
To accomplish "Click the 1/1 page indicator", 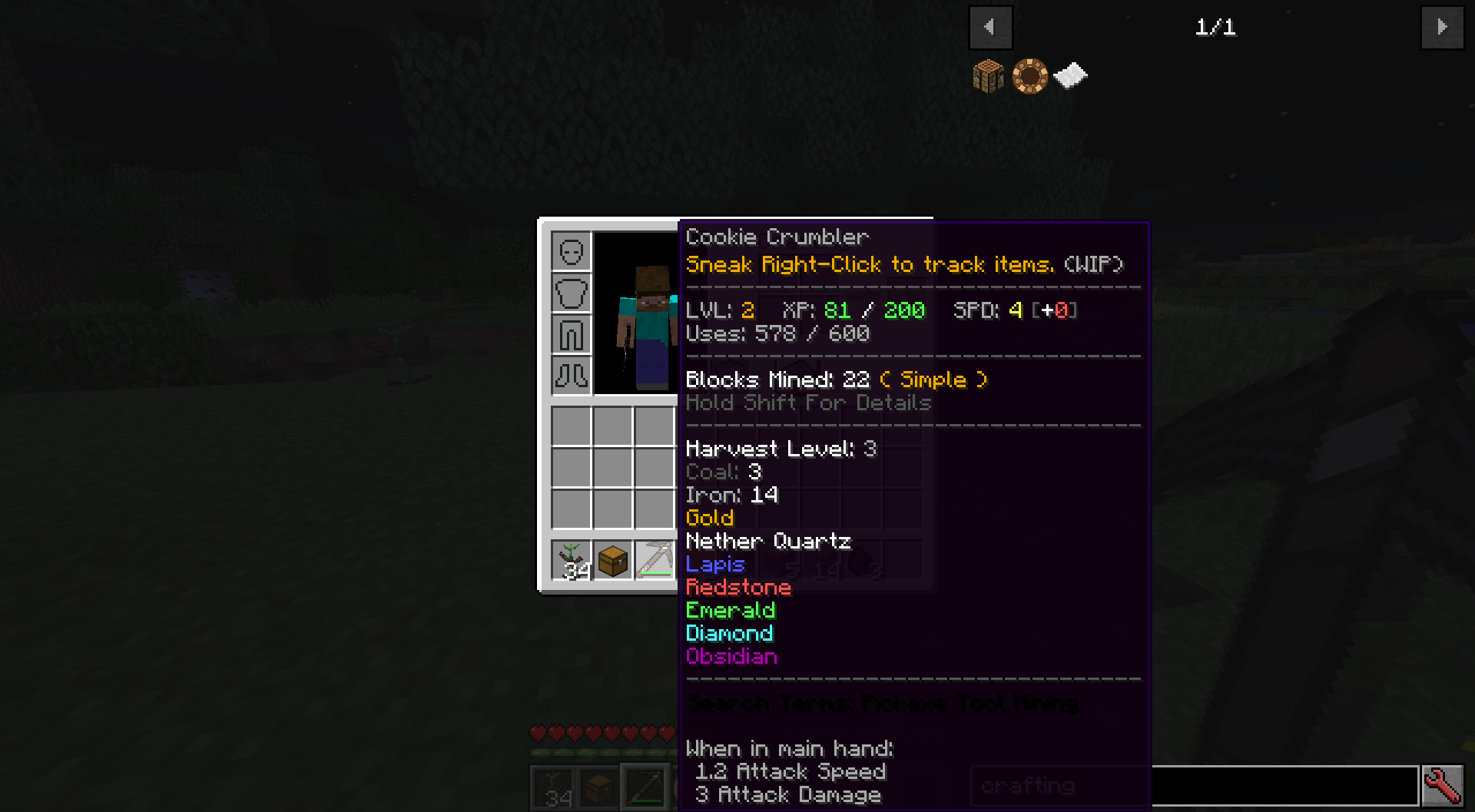I will [x=1216, y=27].
